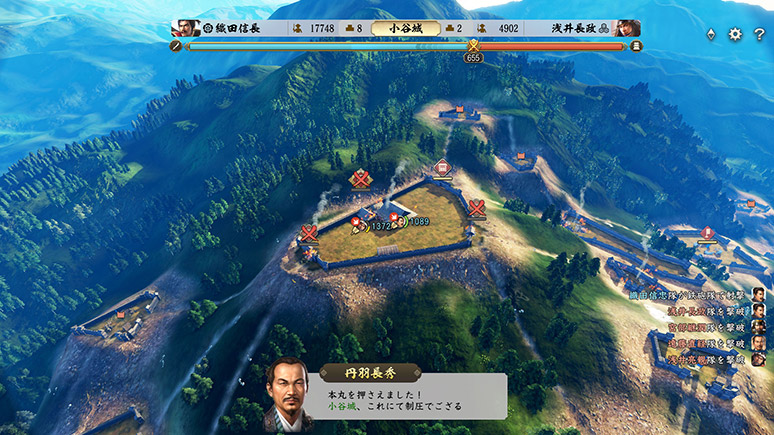Click the red exclamation alert marker

point(708,233)
